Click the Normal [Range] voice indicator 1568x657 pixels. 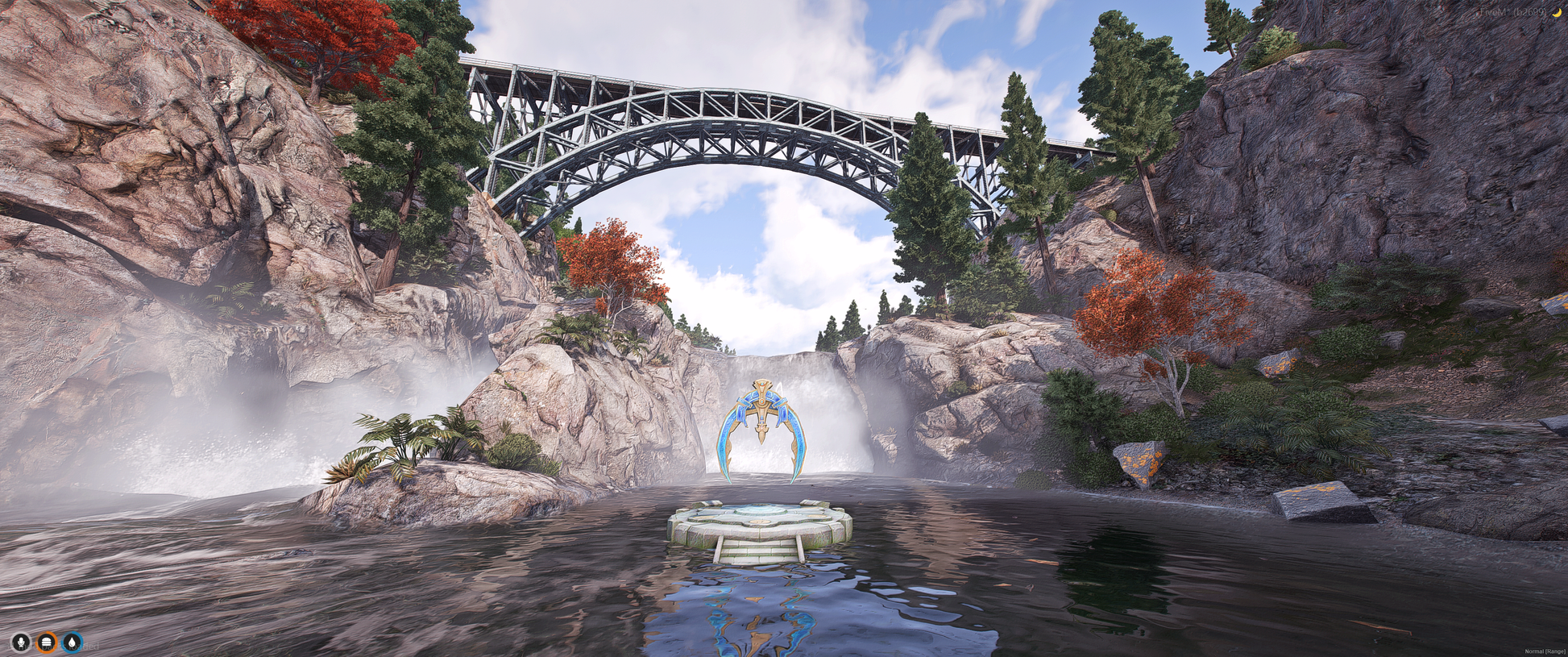[1544, 651]
